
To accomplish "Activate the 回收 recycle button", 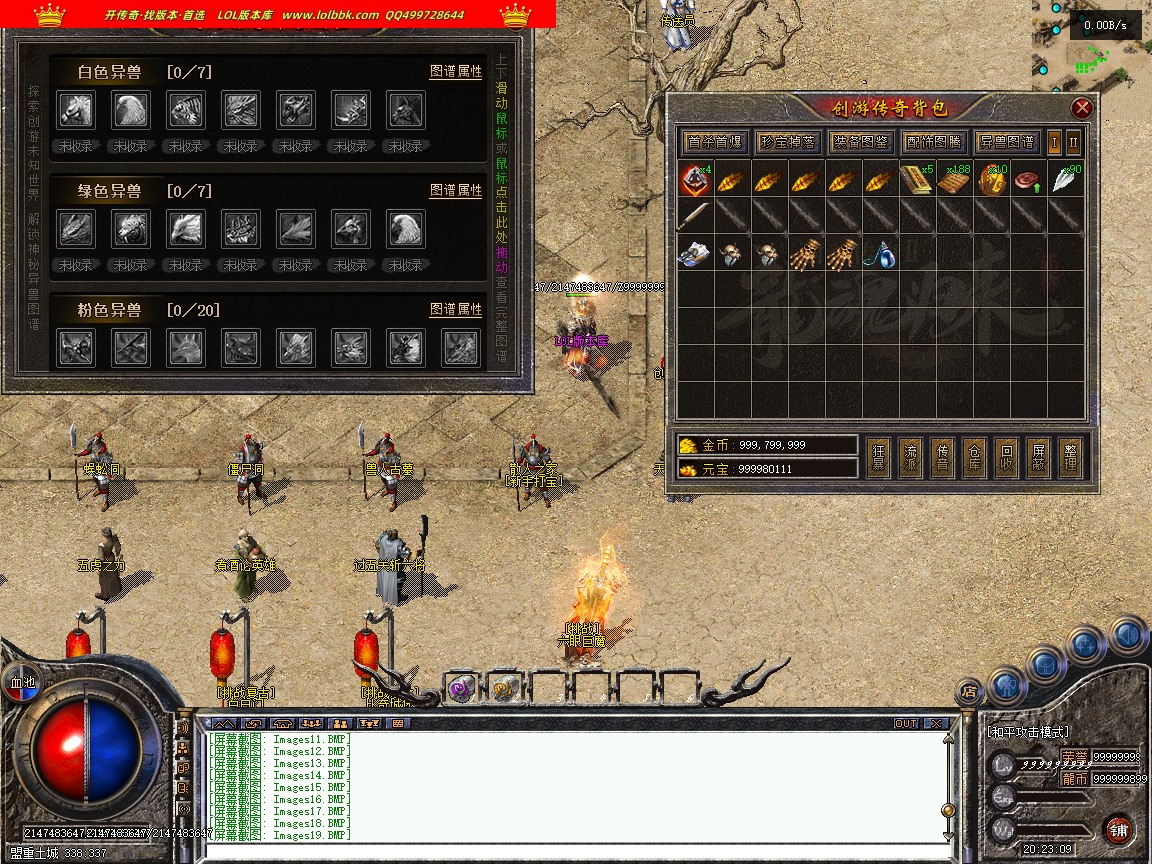I will pos(1006,458).
